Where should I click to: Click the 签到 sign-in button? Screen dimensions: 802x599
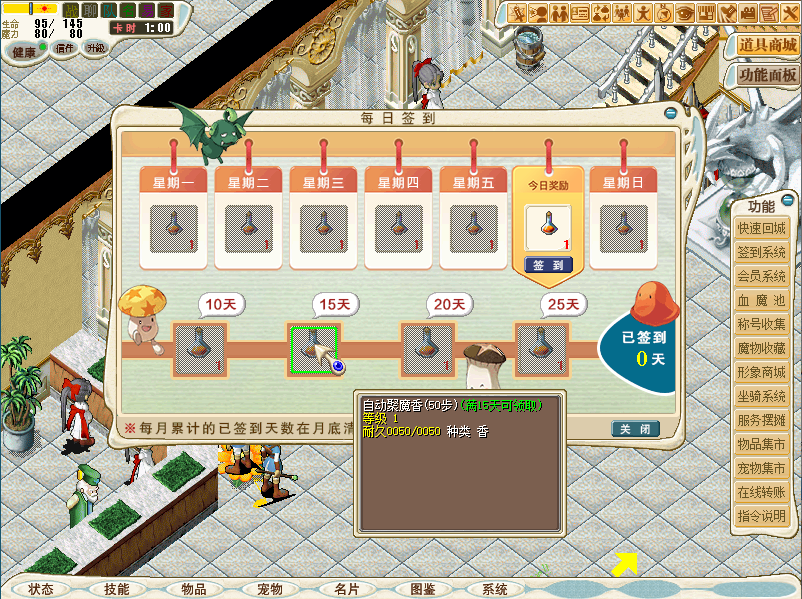click(x=547, y=266)
